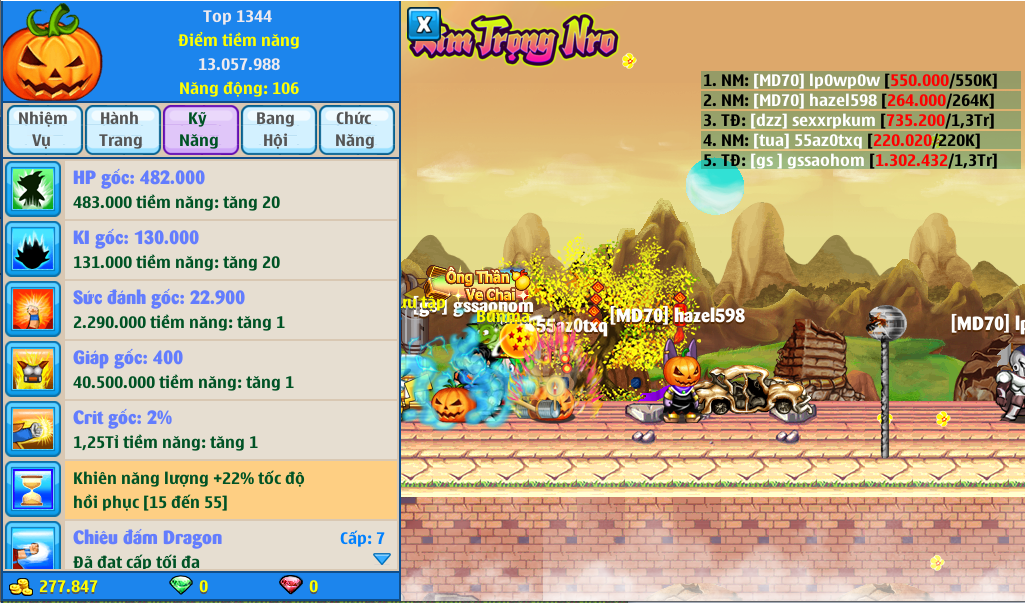Click the blue scroll-down arrow
This screenshot has width=1025, height=603.
point(382,559)
